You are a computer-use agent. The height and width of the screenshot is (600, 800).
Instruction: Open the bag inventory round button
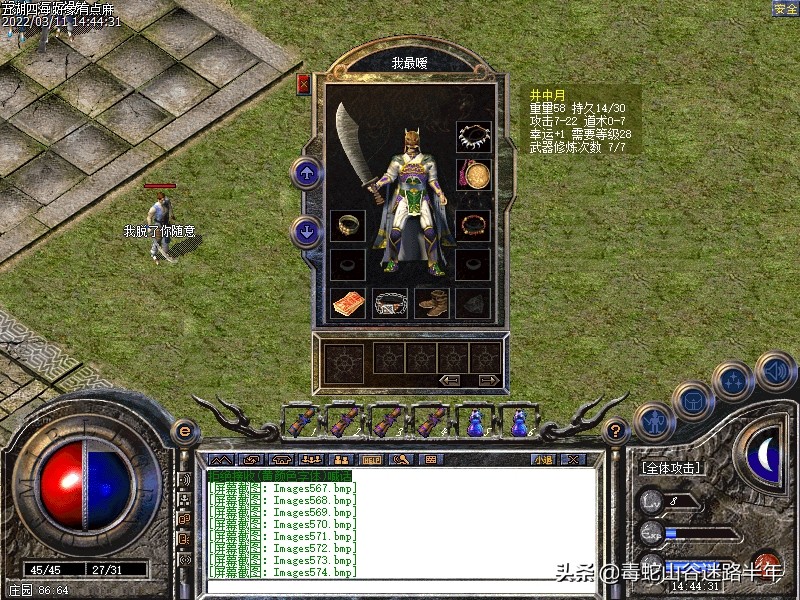click(693, 401)
